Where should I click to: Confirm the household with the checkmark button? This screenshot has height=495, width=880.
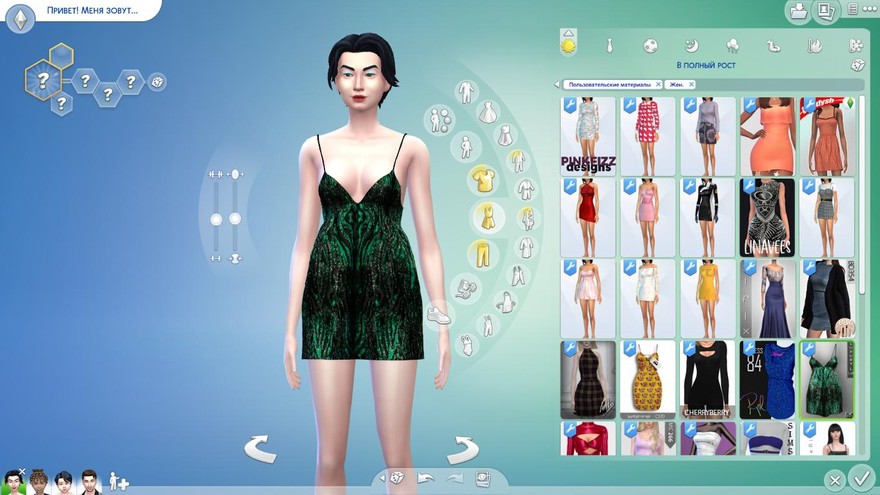tap(860, 478)
